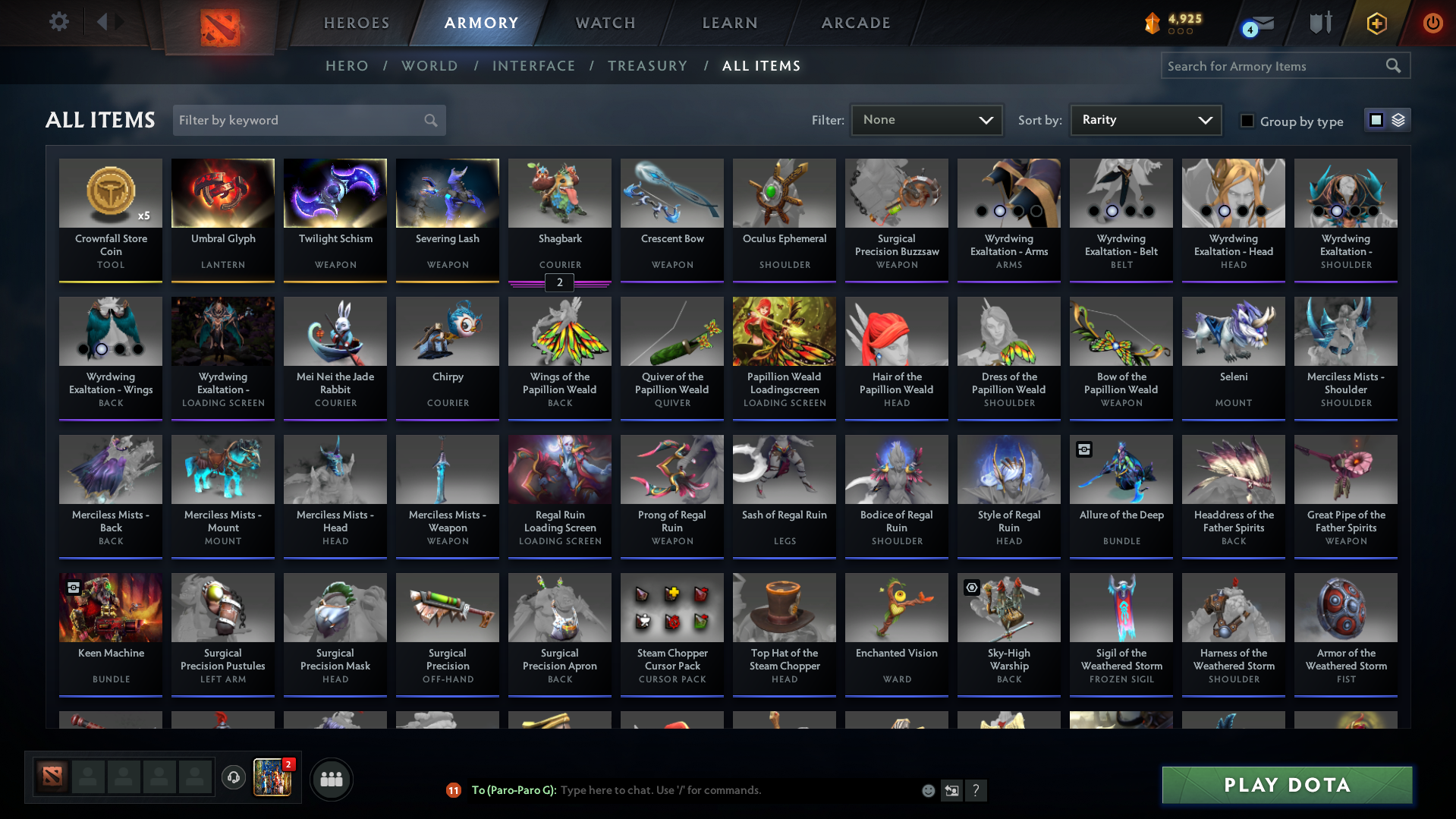The height and width of the screenshot is (819, 1456).
Task: Select the Twilight Schism weapon thumbnail
Action: point(335,193)
